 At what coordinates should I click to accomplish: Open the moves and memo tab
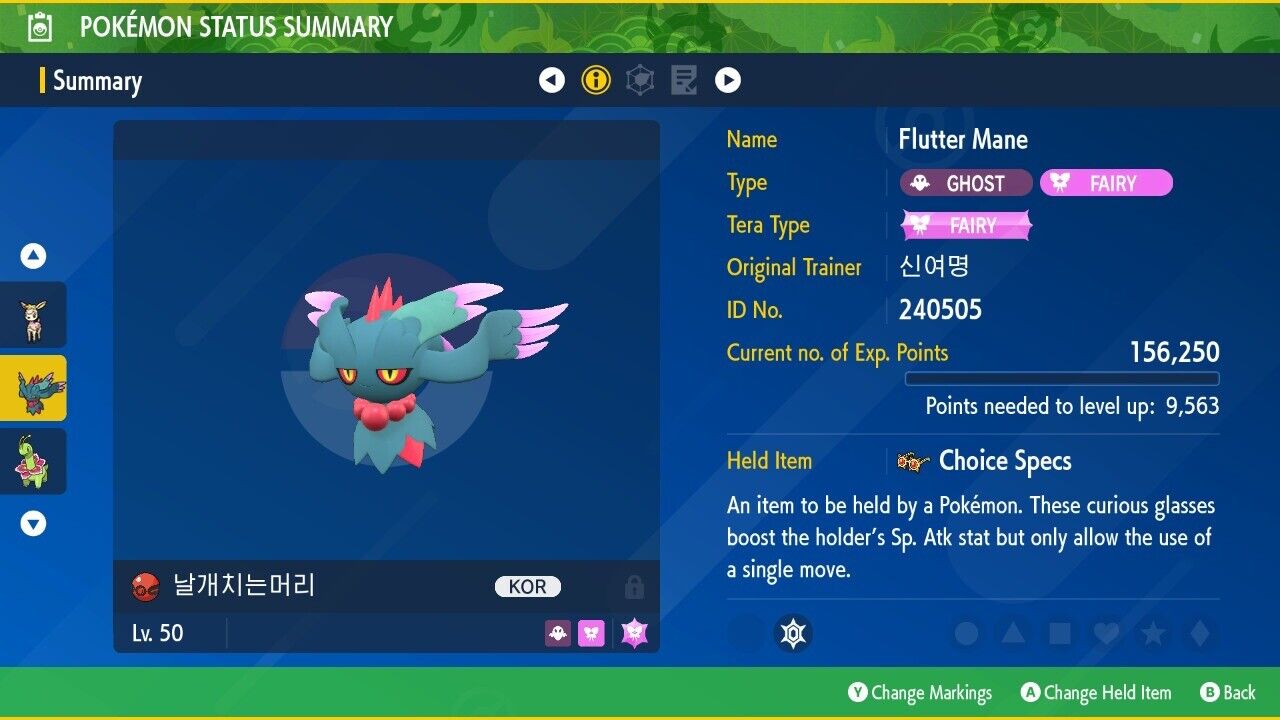coord(684,80)
